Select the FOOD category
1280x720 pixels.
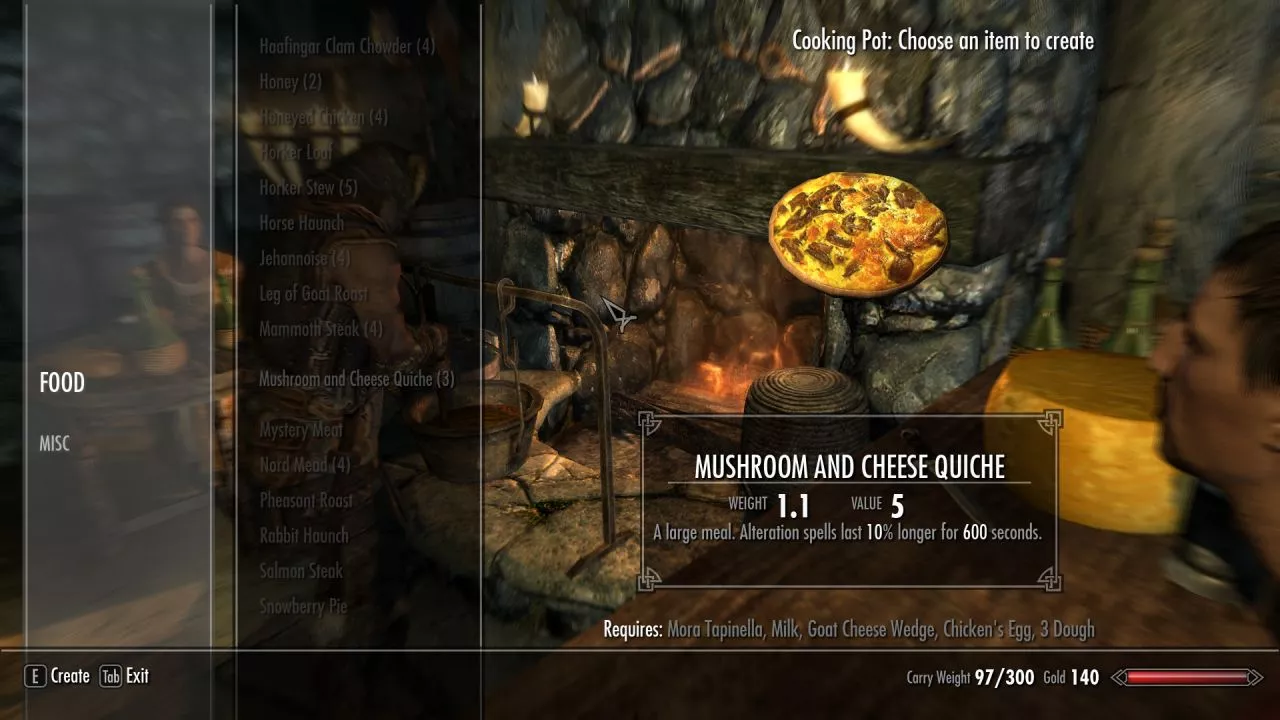coord(62,383)
